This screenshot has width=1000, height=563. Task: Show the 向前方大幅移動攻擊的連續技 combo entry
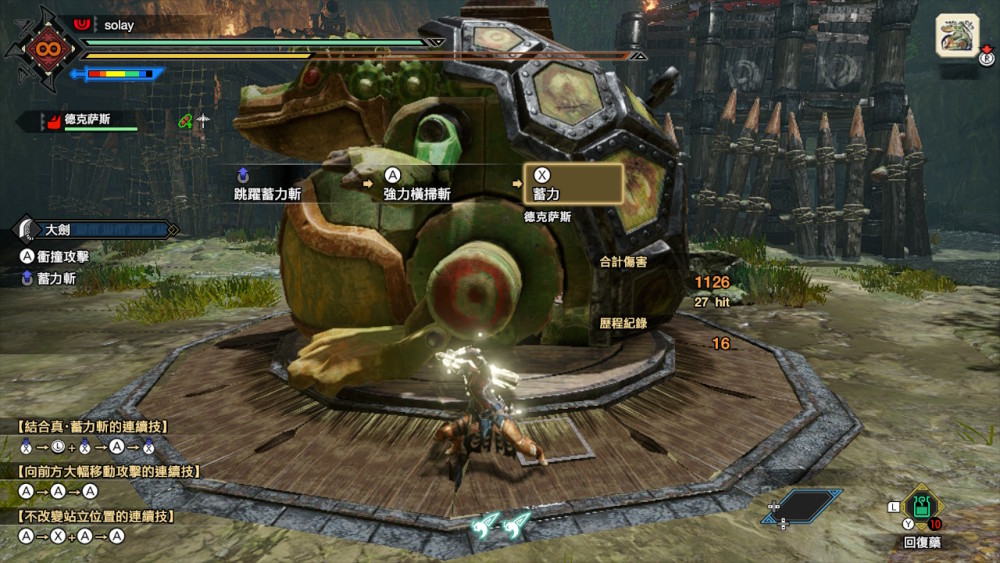coord(108,471)
